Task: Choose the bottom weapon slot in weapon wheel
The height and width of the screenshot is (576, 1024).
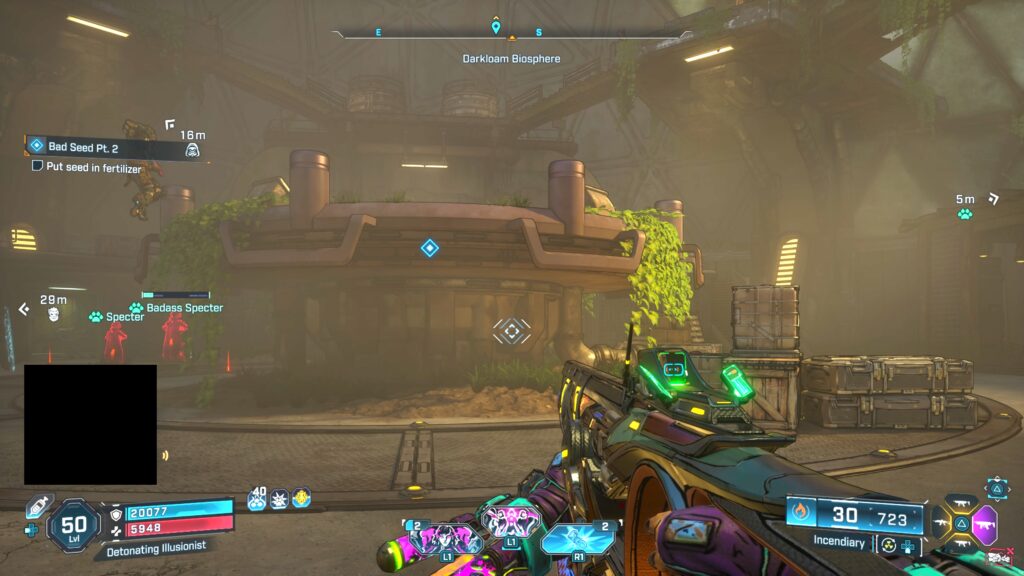Action: tap(961, 543)
